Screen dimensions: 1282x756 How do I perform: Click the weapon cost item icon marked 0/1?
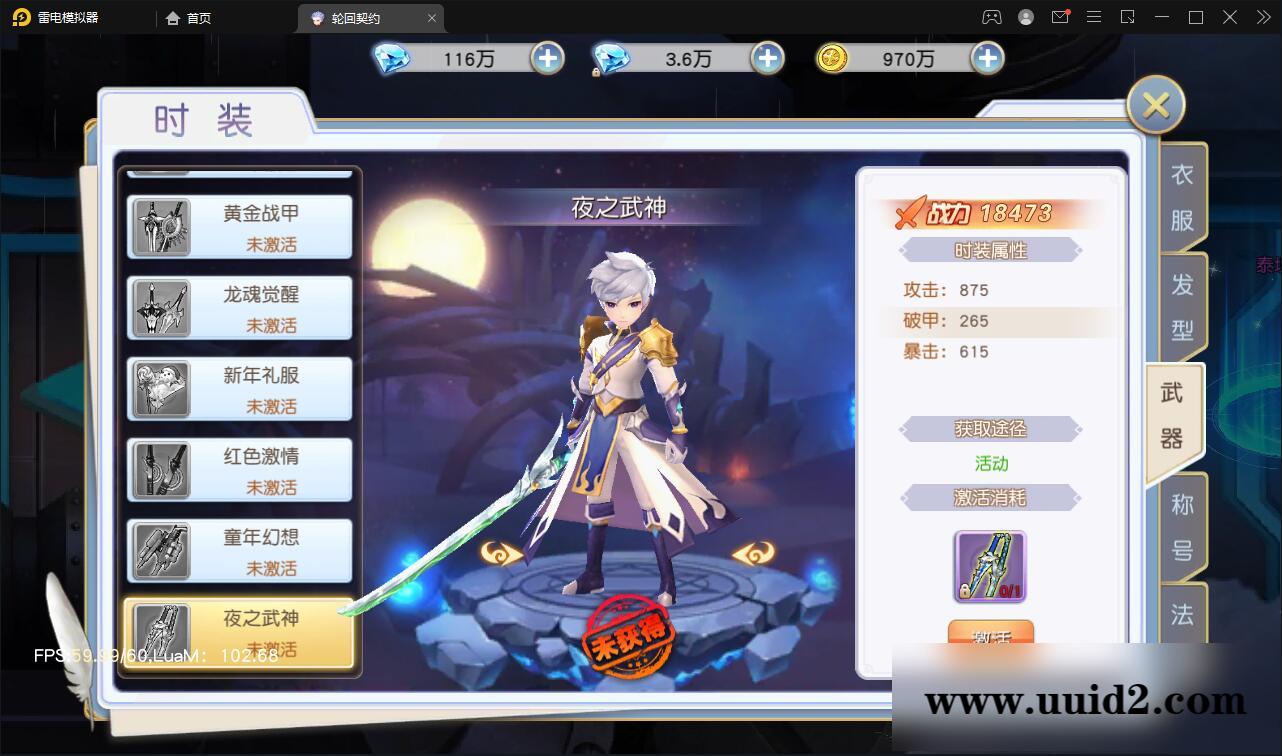click(988, 567)
